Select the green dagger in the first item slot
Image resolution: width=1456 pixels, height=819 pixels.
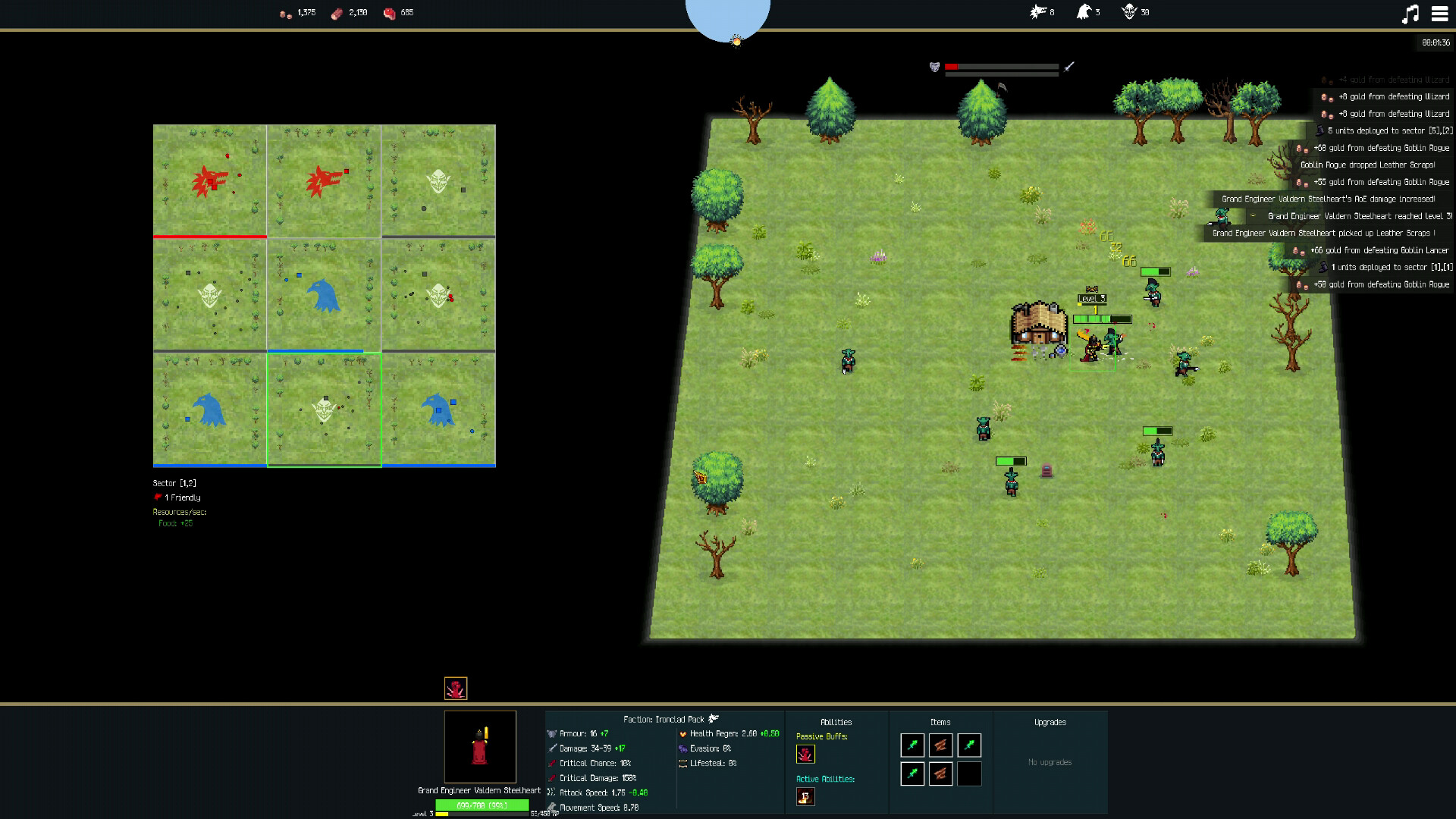912,745
